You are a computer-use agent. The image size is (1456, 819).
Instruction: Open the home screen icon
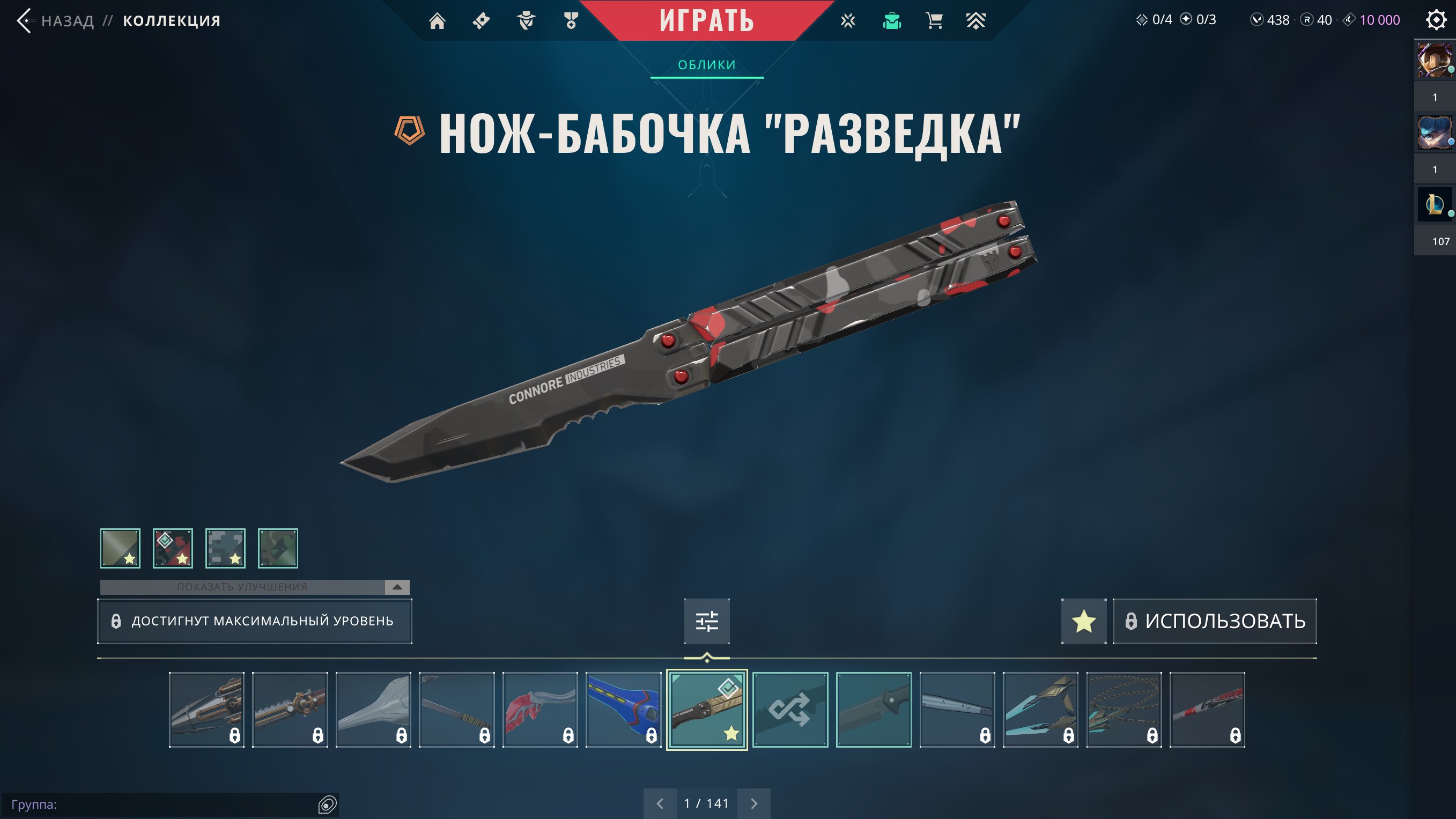[437, 21]
